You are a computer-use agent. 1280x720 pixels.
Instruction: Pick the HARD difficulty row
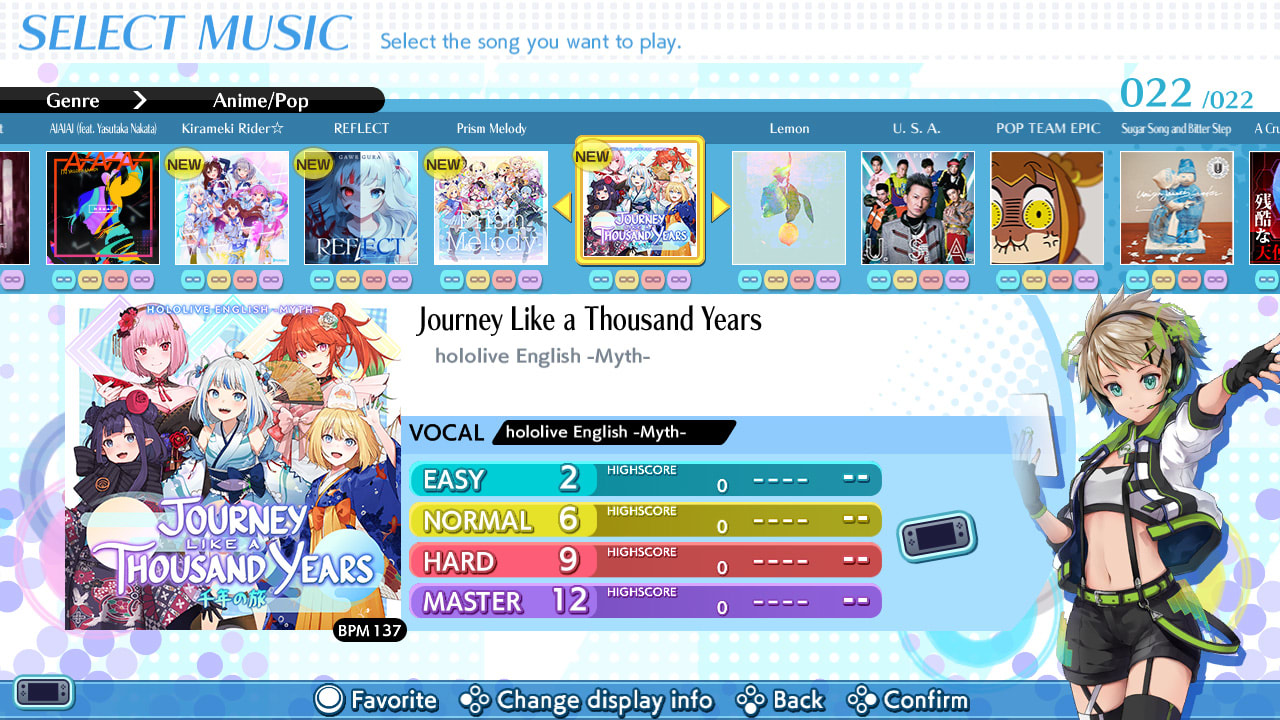click(645, 561)
